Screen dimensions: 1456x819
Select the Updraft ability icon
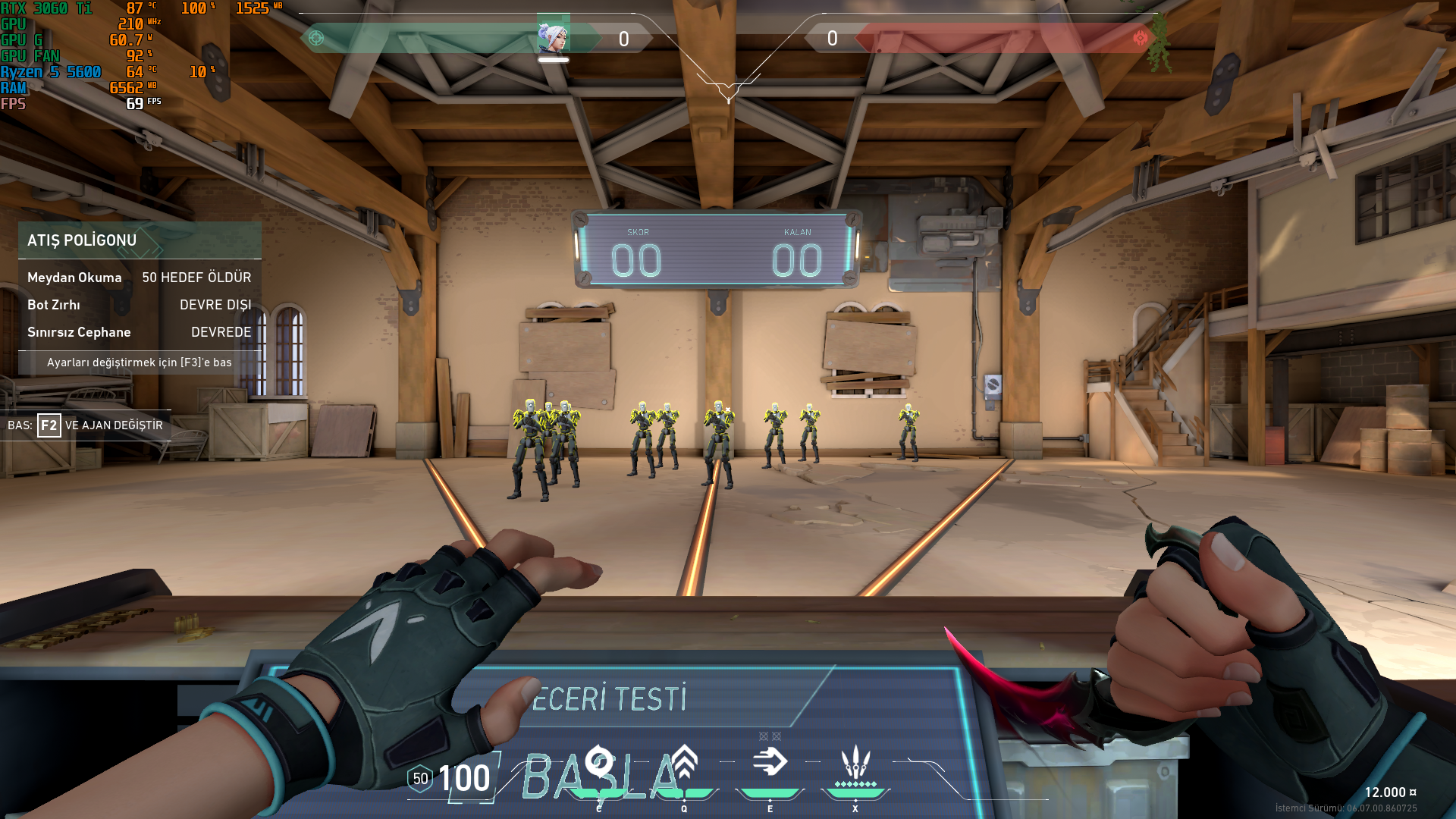684,761
